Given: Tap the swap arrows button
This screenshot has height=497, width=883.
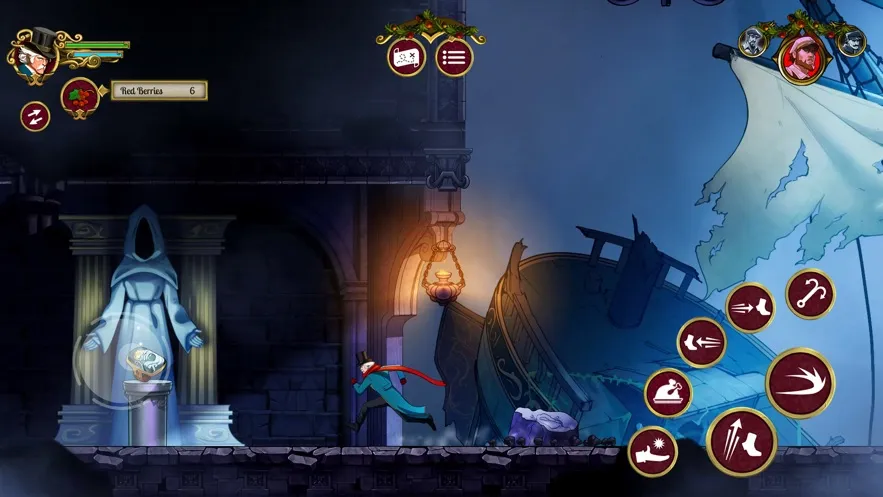Looking at the screenshot, I should [x=36, y=116].
